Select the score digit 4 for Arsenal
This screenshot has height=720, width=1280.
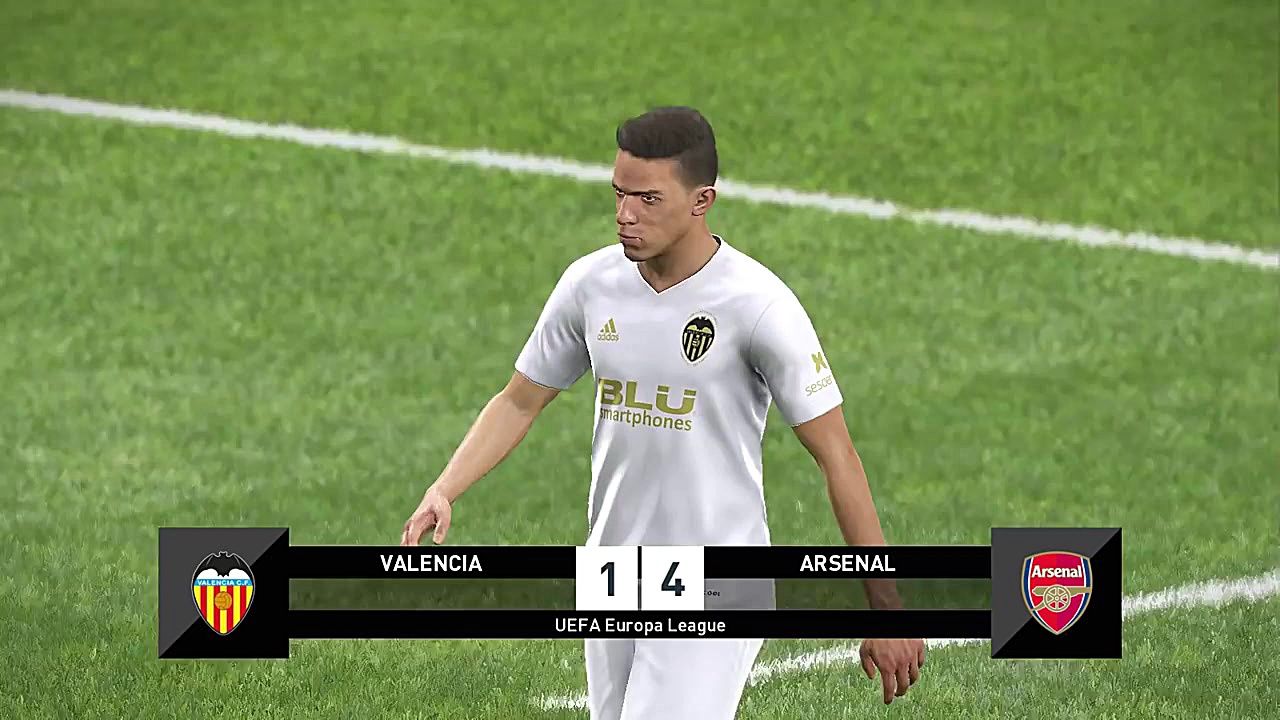click(x=671, y=580)
